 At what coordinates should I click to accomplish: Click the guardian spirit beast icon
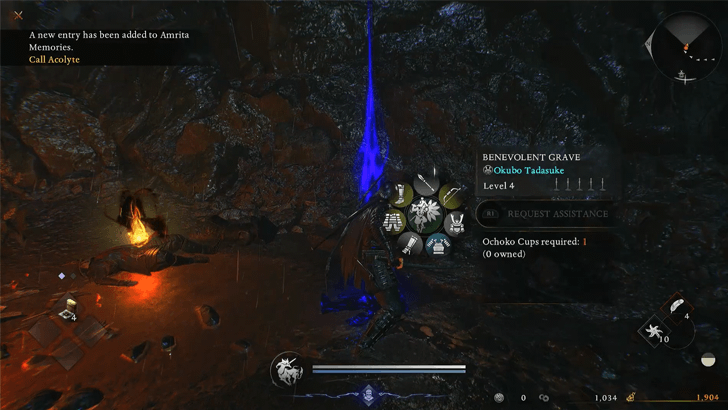tap(288, 371)
